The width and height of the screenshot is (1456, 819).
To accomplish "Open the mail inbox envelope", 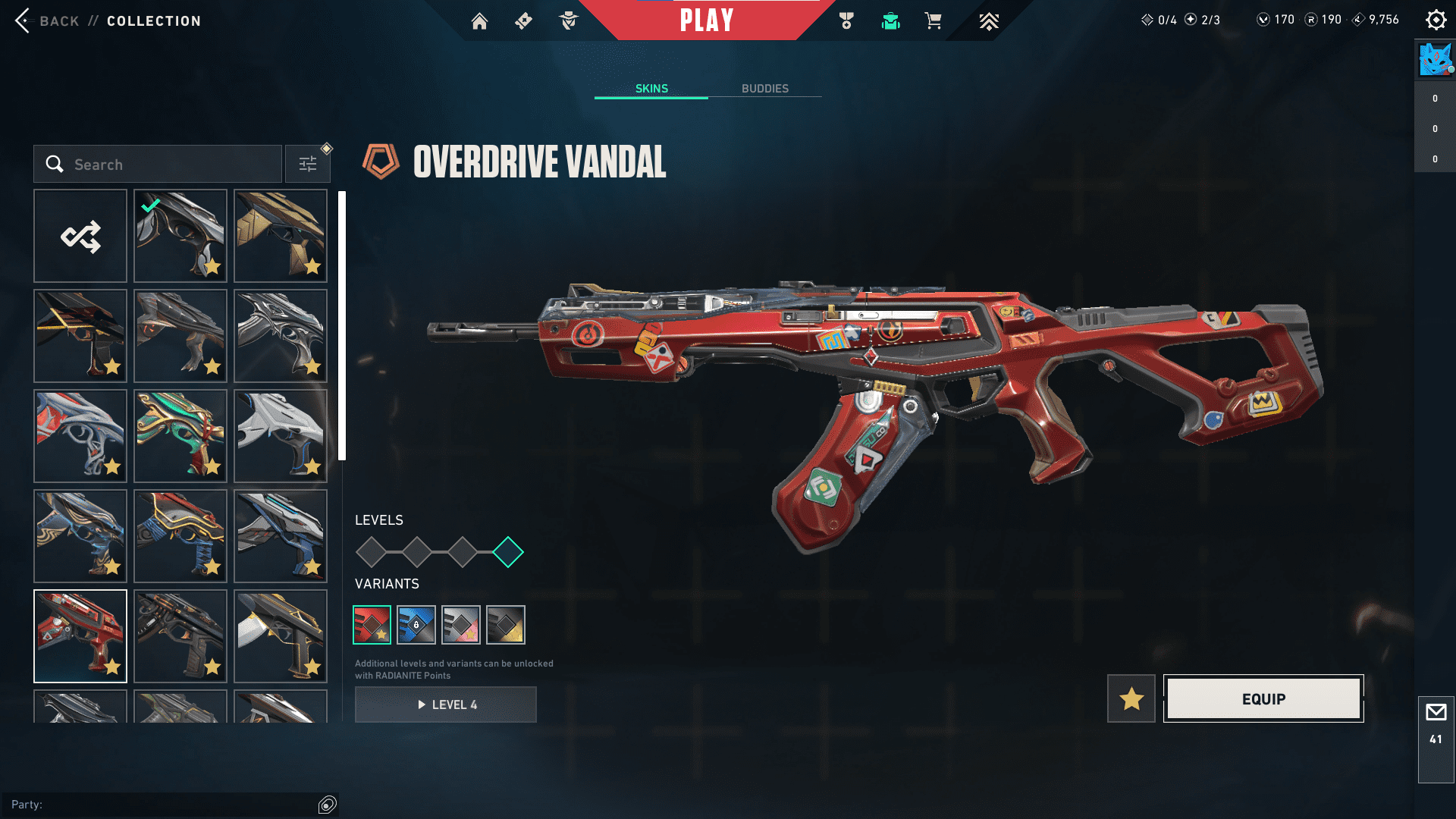I will click(1436, 713).
